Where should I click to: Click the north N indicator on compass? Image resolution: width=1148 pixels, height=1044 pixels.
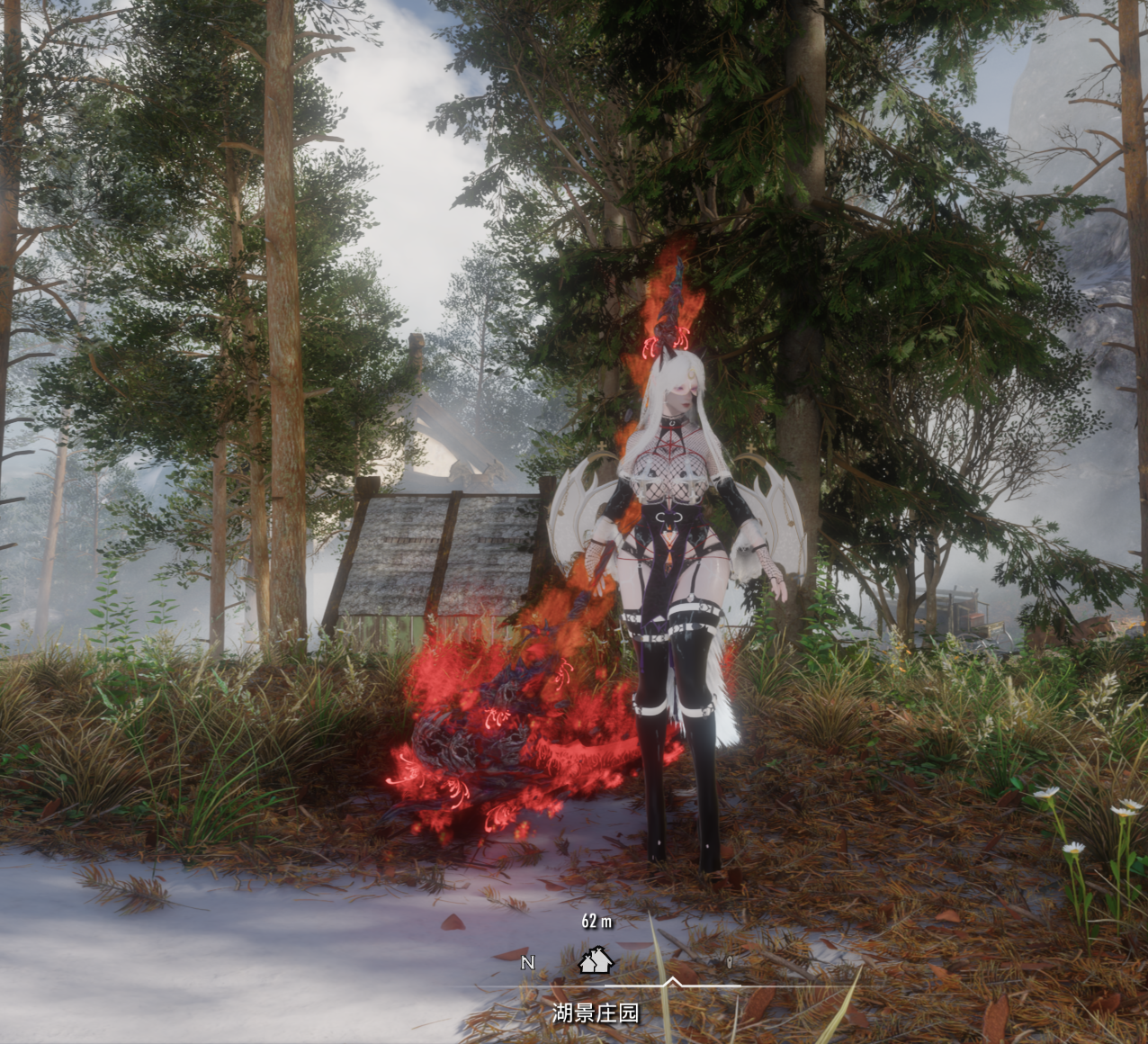point(528,962)
